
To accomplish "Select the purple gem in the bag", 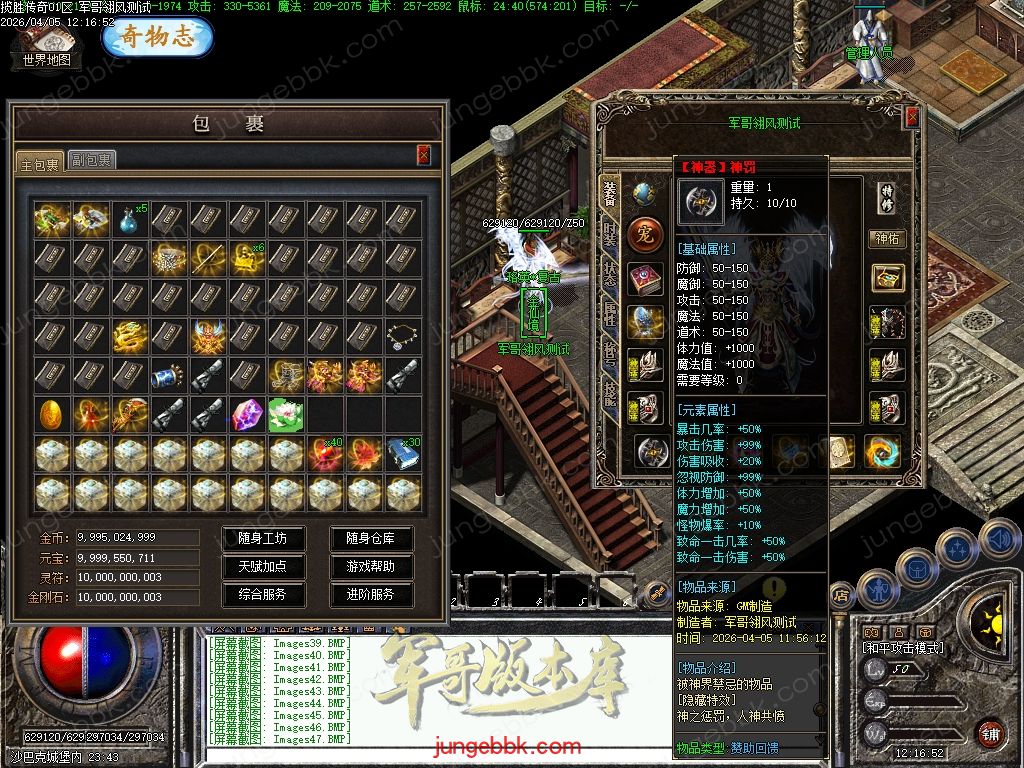I will [x=246, y=414].
